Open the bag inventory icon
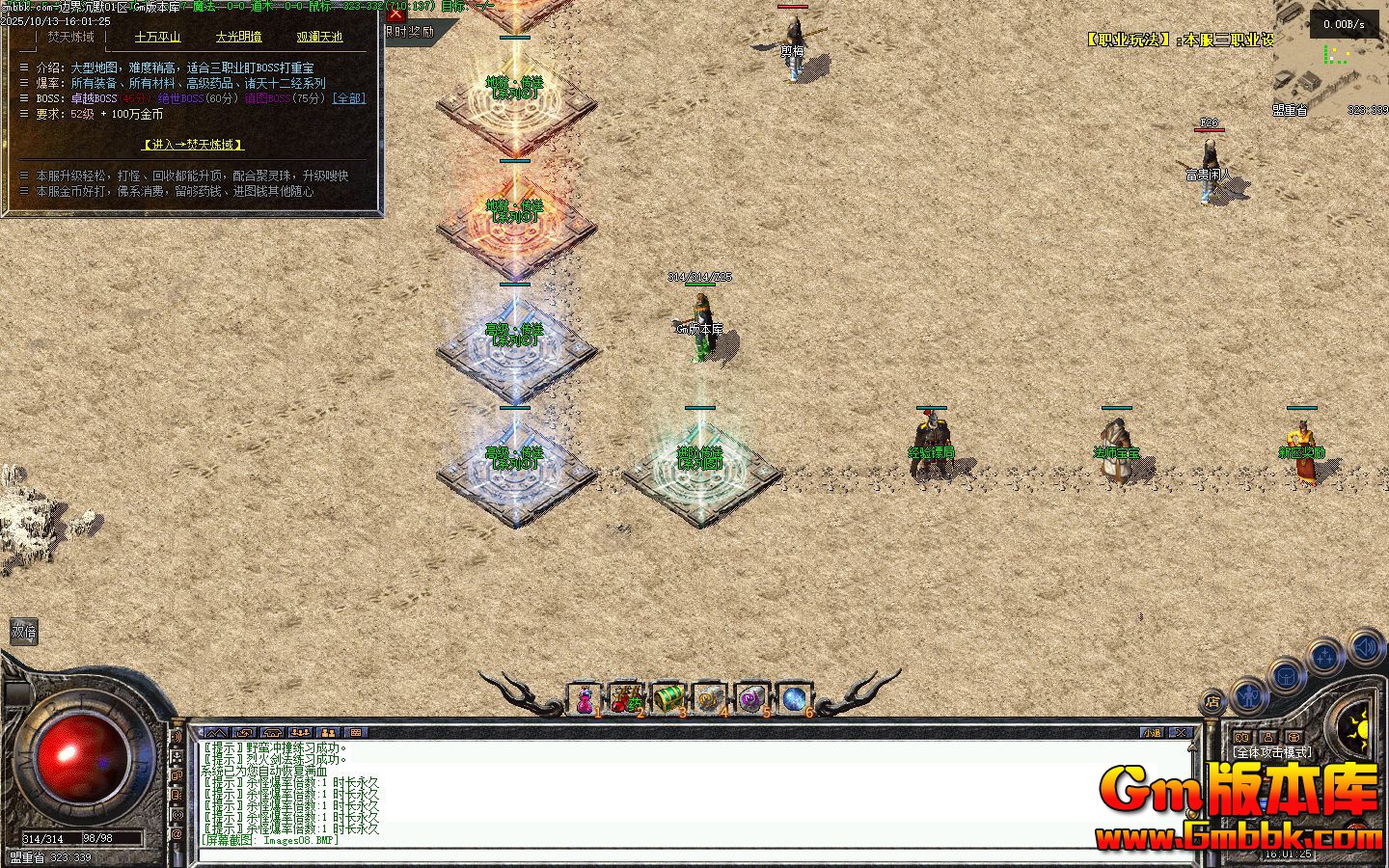The height and width of the screenshot is (868, 1389). [1287, 675]
